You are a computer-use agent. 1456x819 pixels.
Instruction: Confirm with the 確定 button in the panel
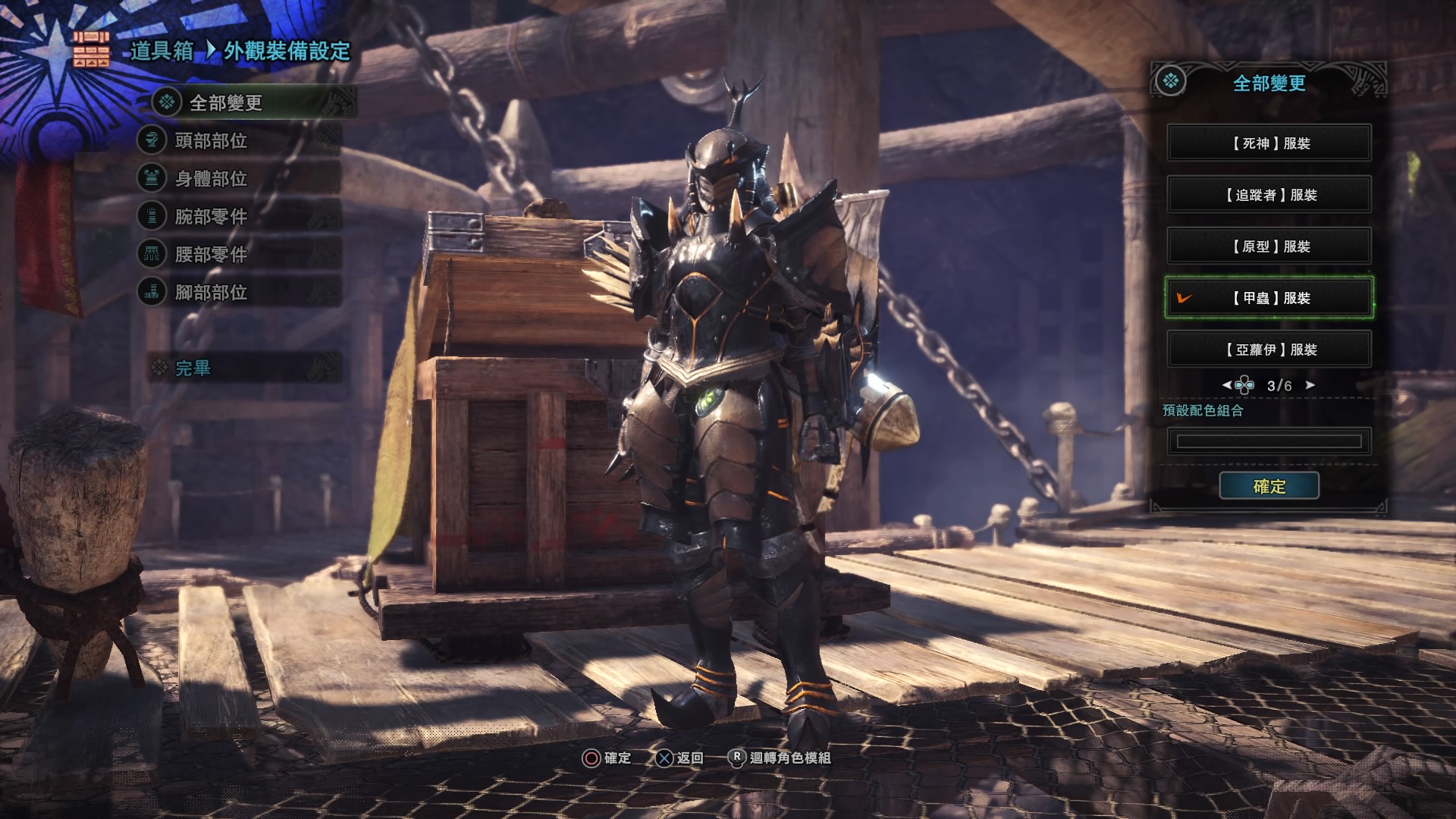(1269, 486)
